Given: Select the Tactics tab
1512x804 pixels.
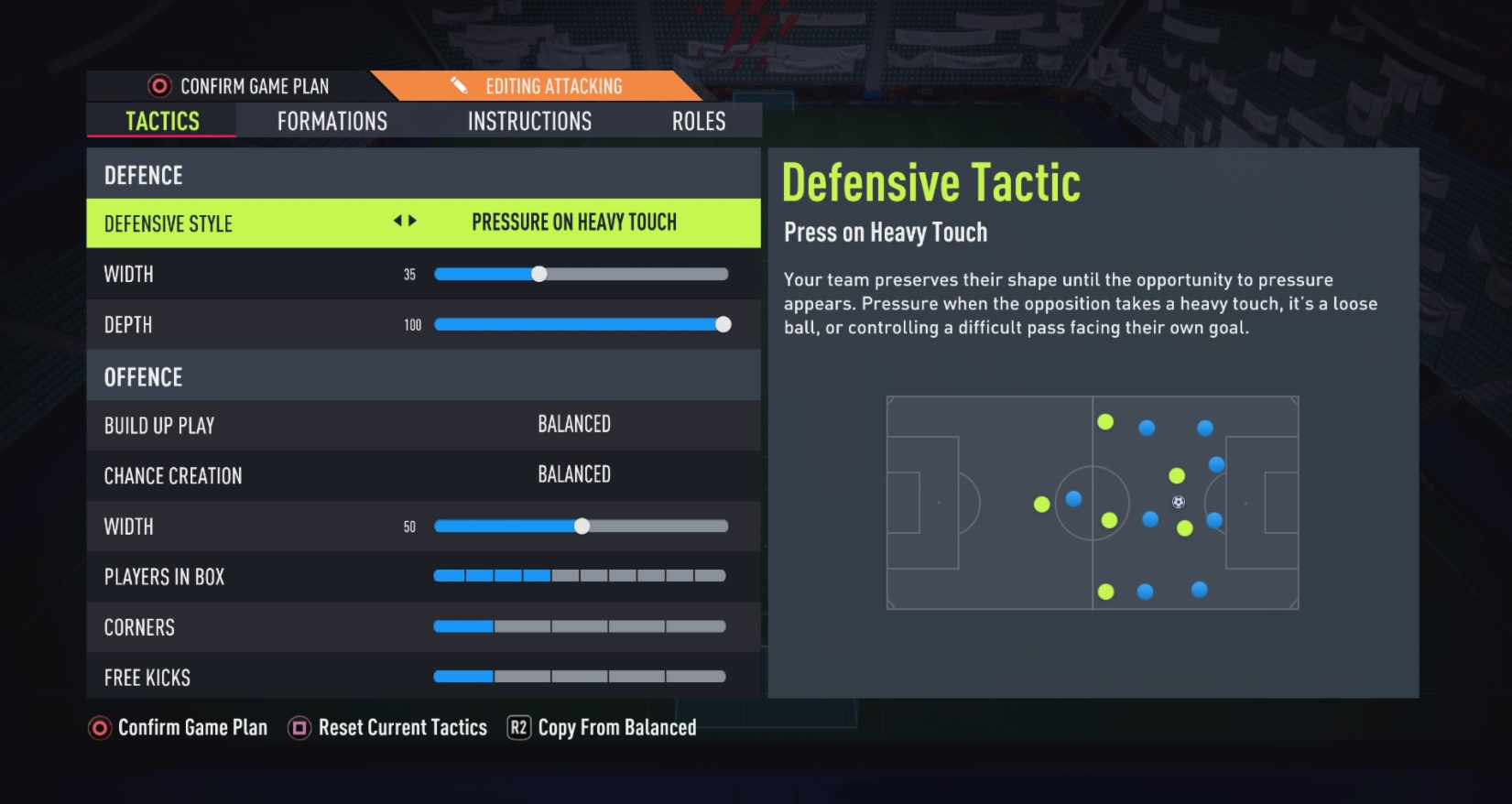Looking at the screenshot, I should tap(161, 120).
